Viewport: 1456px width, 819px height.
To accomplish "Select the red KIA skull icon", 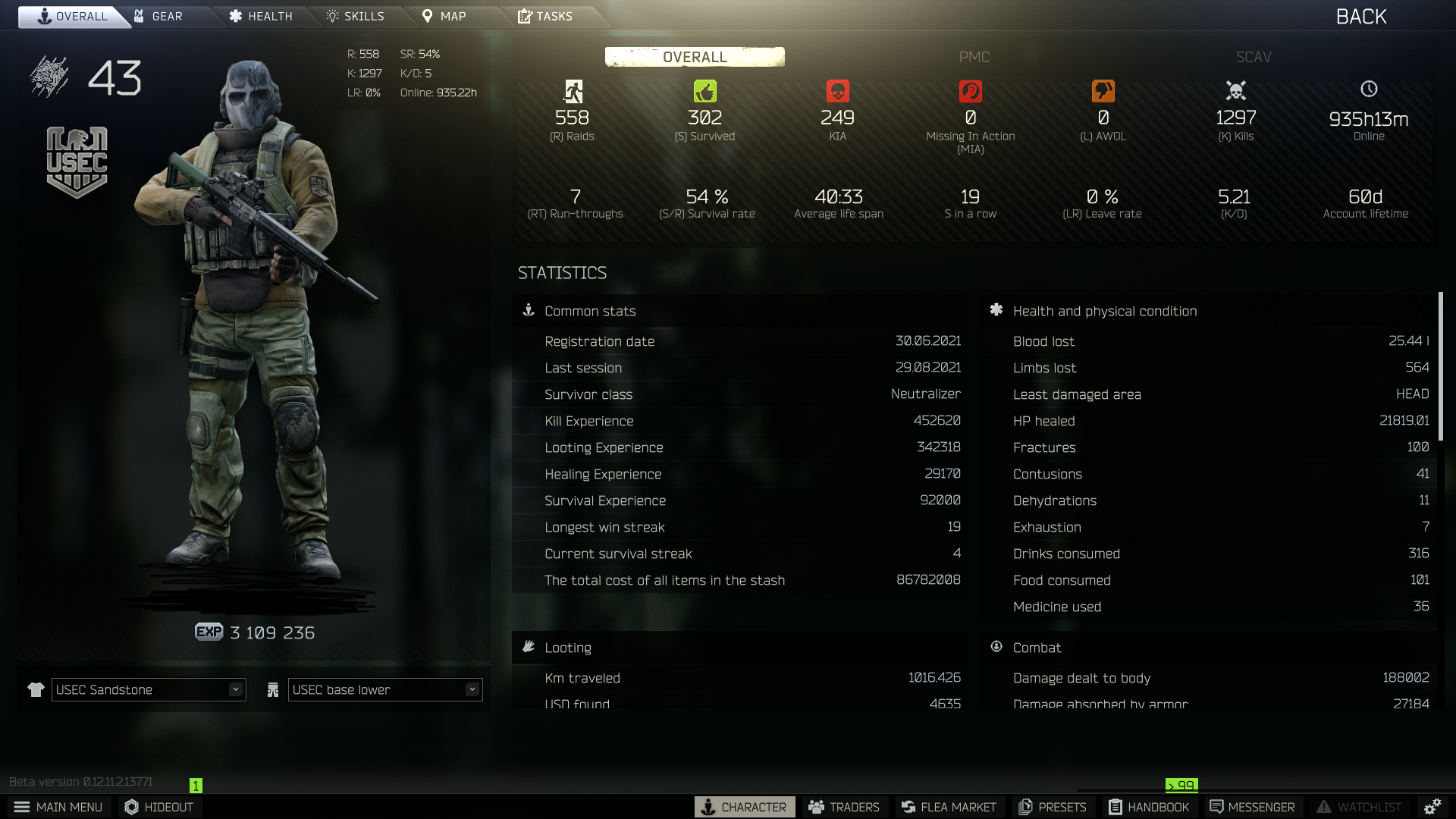I will pos(838,90).
